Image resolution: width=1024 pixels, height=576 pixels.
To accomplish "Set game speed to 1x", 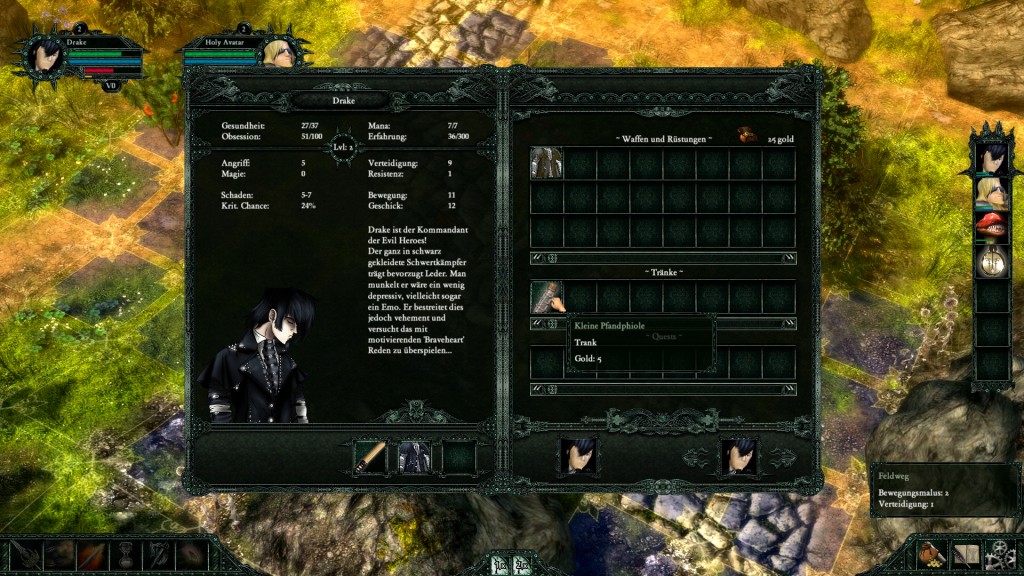I will pyautogui.click(x=500, y=566).
